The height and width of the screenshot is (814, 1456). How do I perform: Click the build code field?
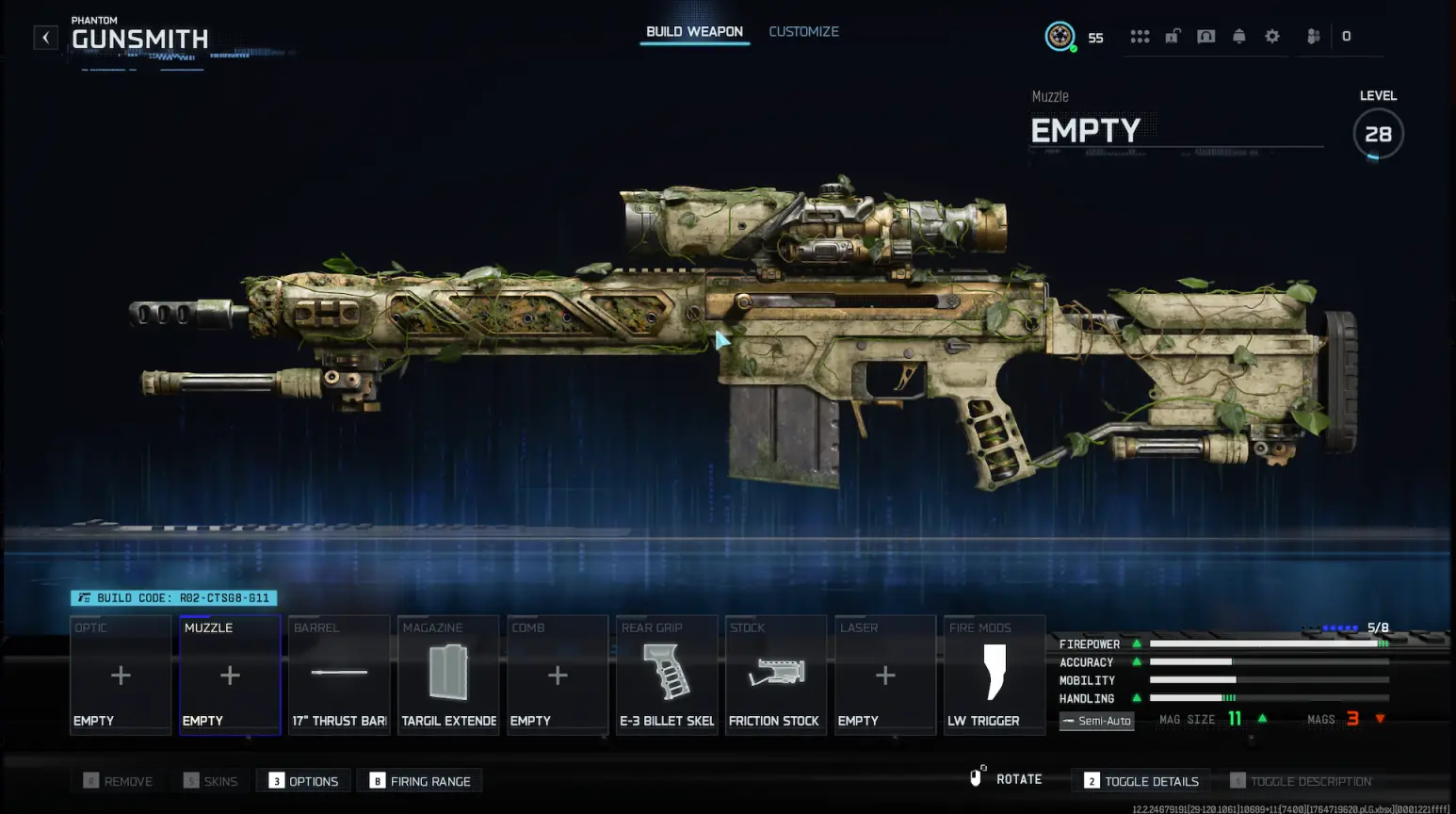[x=173, y=597]
